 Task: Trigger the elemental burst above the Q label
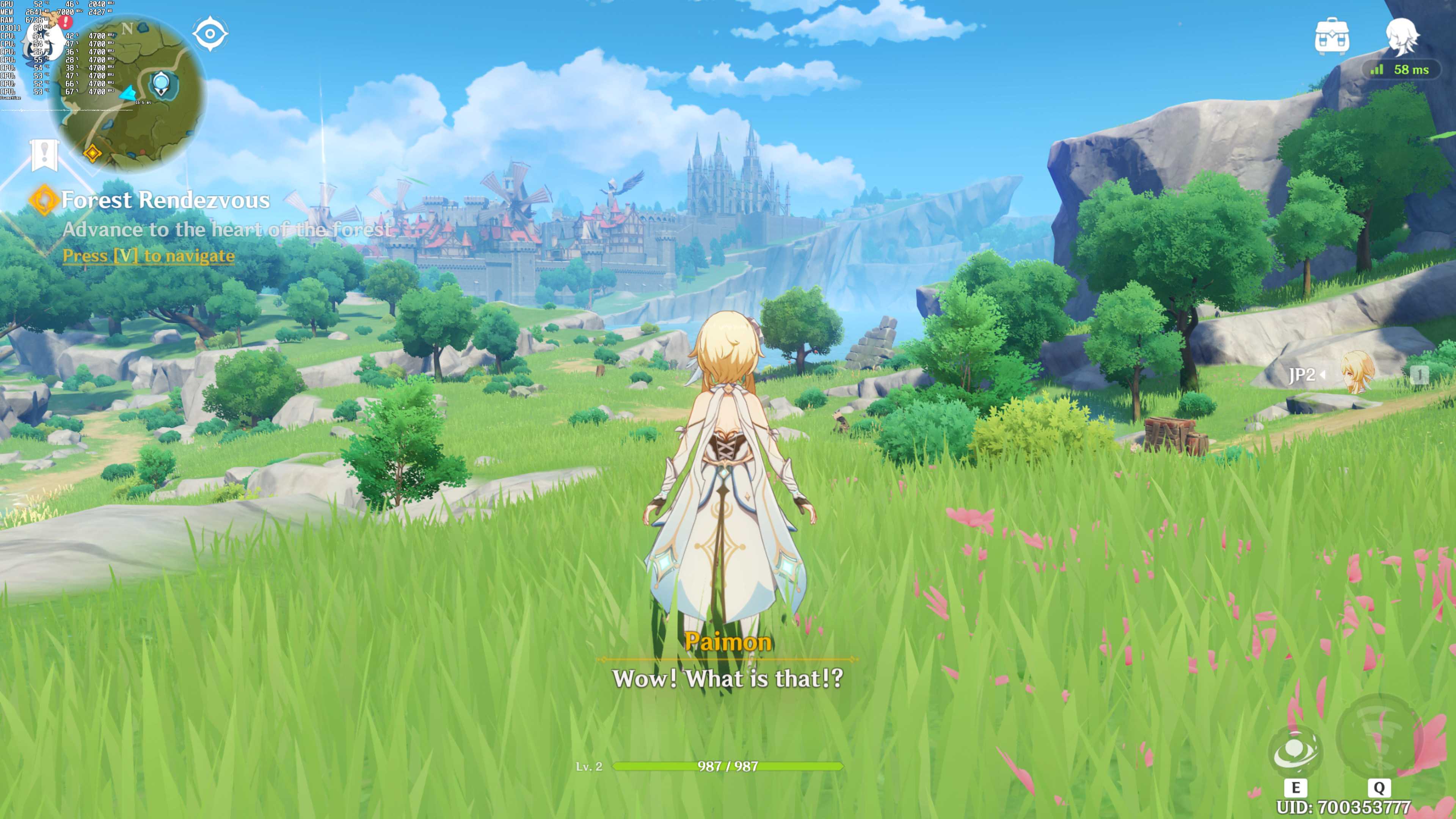tap(1379, 736)
